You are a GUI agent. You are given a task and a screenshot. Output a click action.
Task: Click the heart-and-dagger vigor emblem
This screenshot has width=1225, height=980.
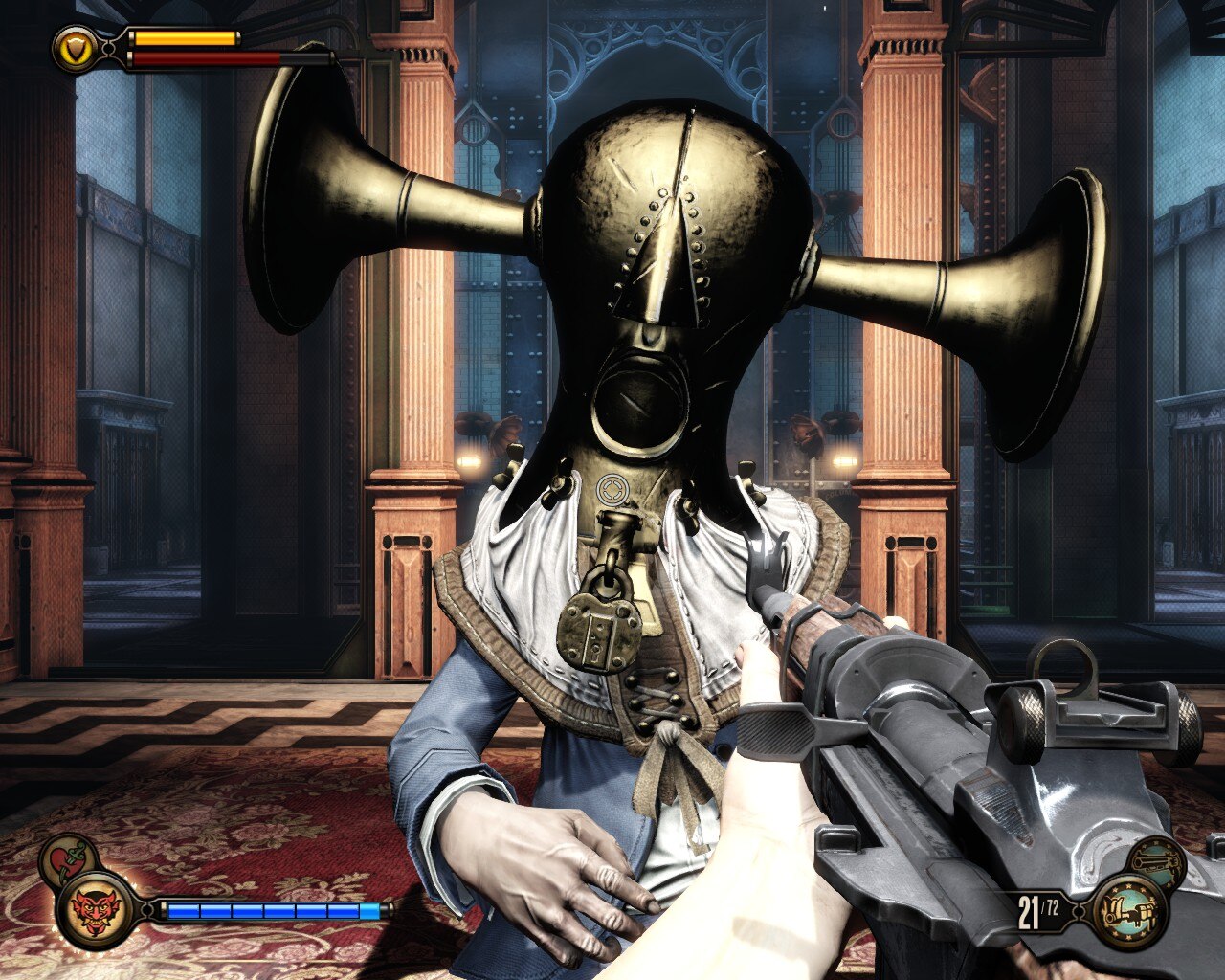[63, 859]
